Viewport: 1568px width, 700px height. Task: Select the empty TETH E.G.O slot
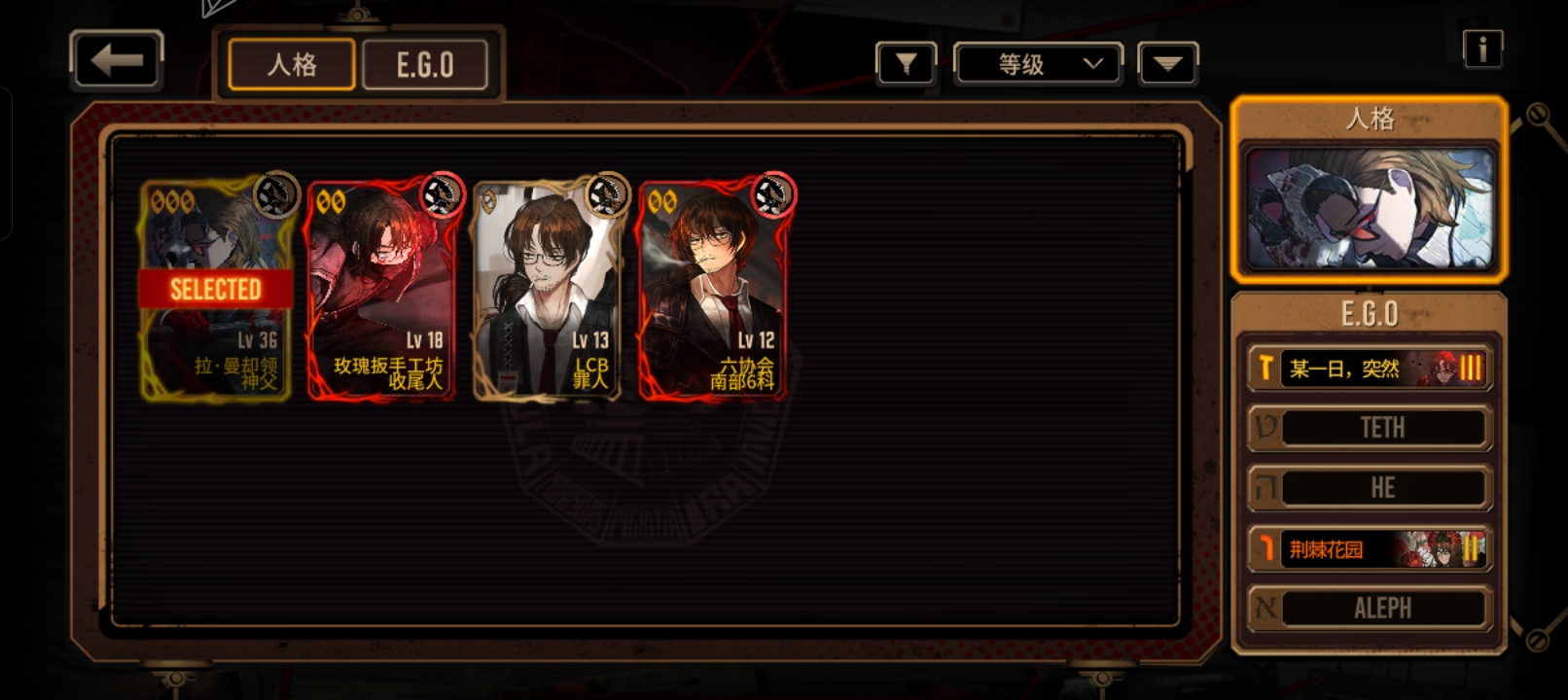pyautogui.click(x=1370, y=428)
